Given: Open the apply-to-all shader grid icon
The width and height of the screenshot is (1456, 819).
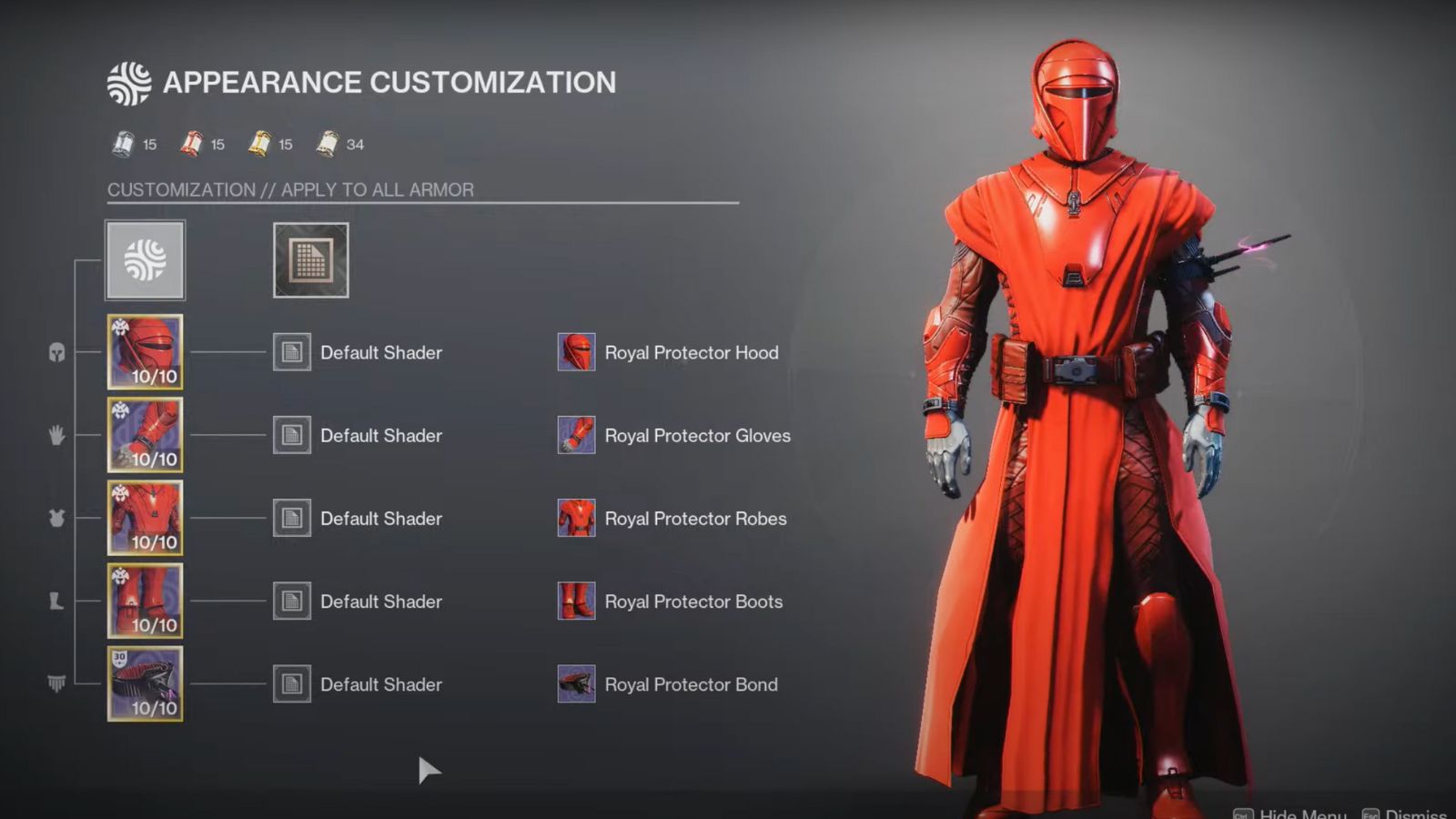Looking at the screenshot, I should 309,259.
